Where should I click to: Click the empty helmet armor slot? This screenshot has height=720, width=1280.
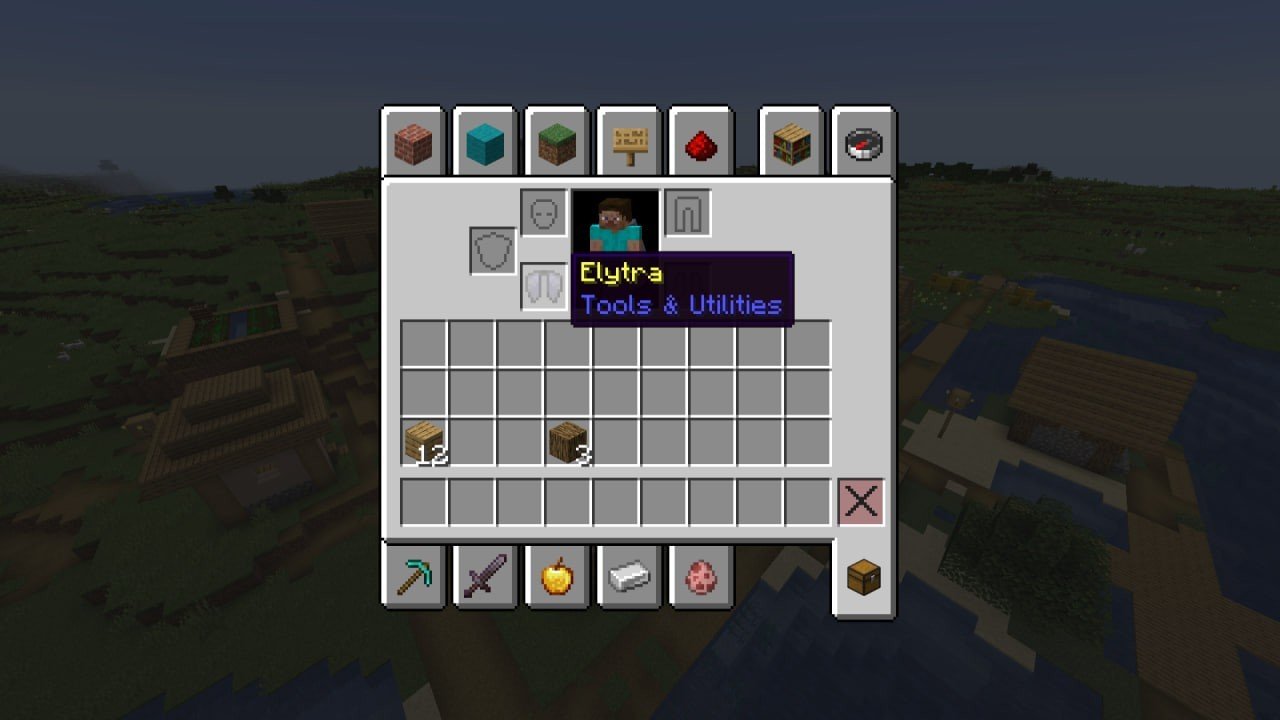point(543,212)
